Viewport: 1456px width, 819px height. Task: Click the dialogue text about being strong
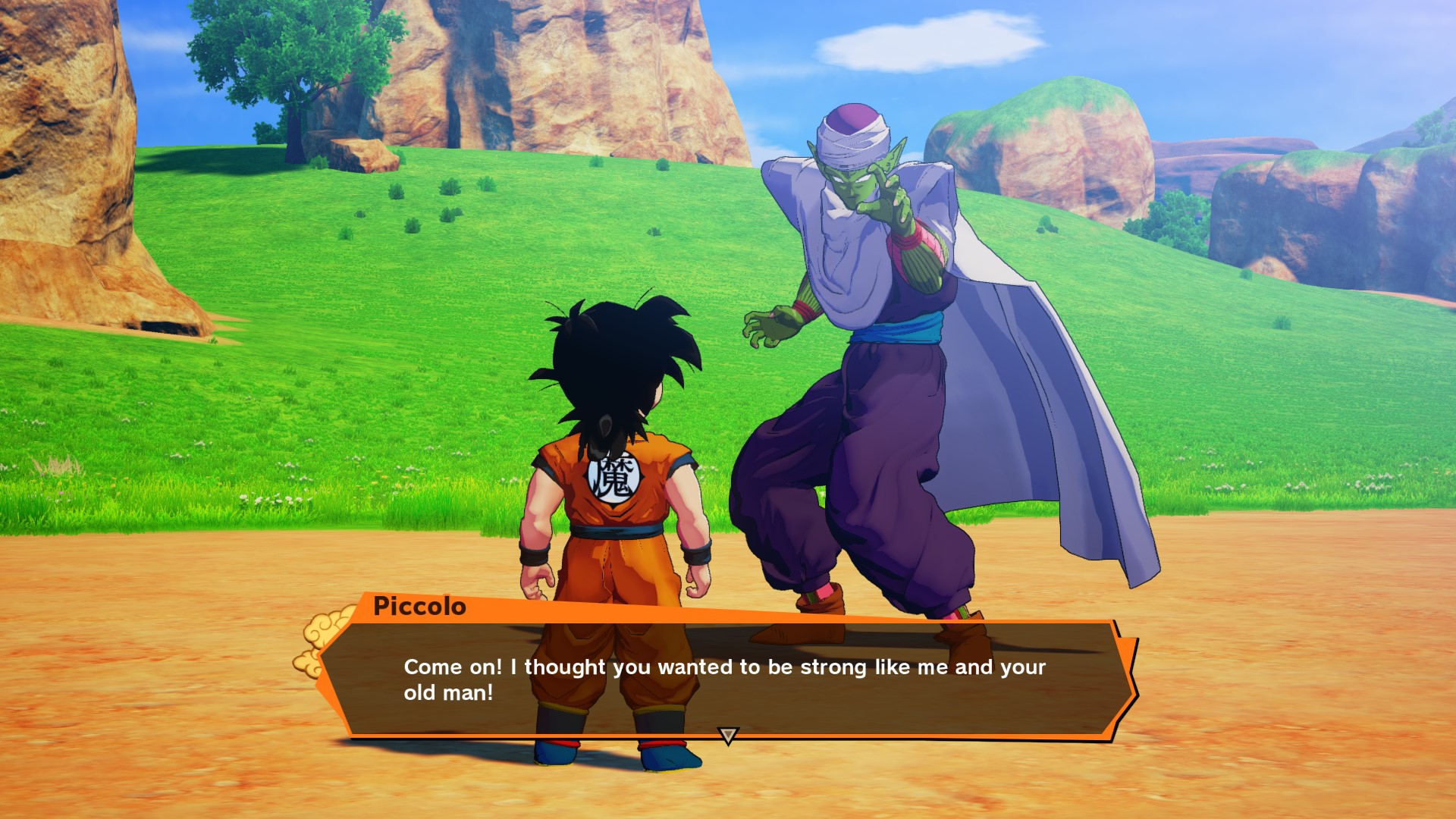tap(720, 667)
